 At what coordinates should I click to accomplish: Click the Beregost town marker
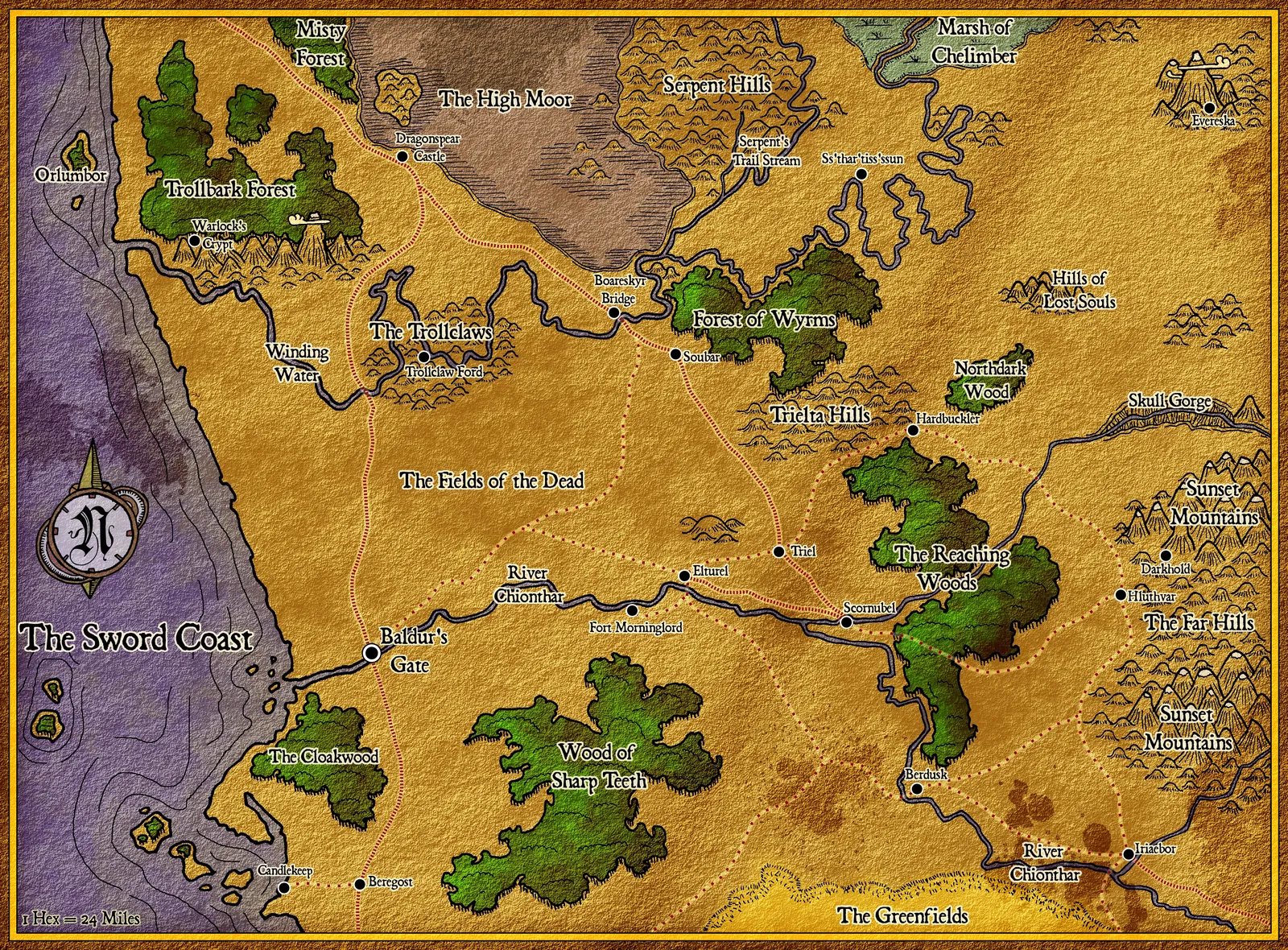[x=360, y=884]
